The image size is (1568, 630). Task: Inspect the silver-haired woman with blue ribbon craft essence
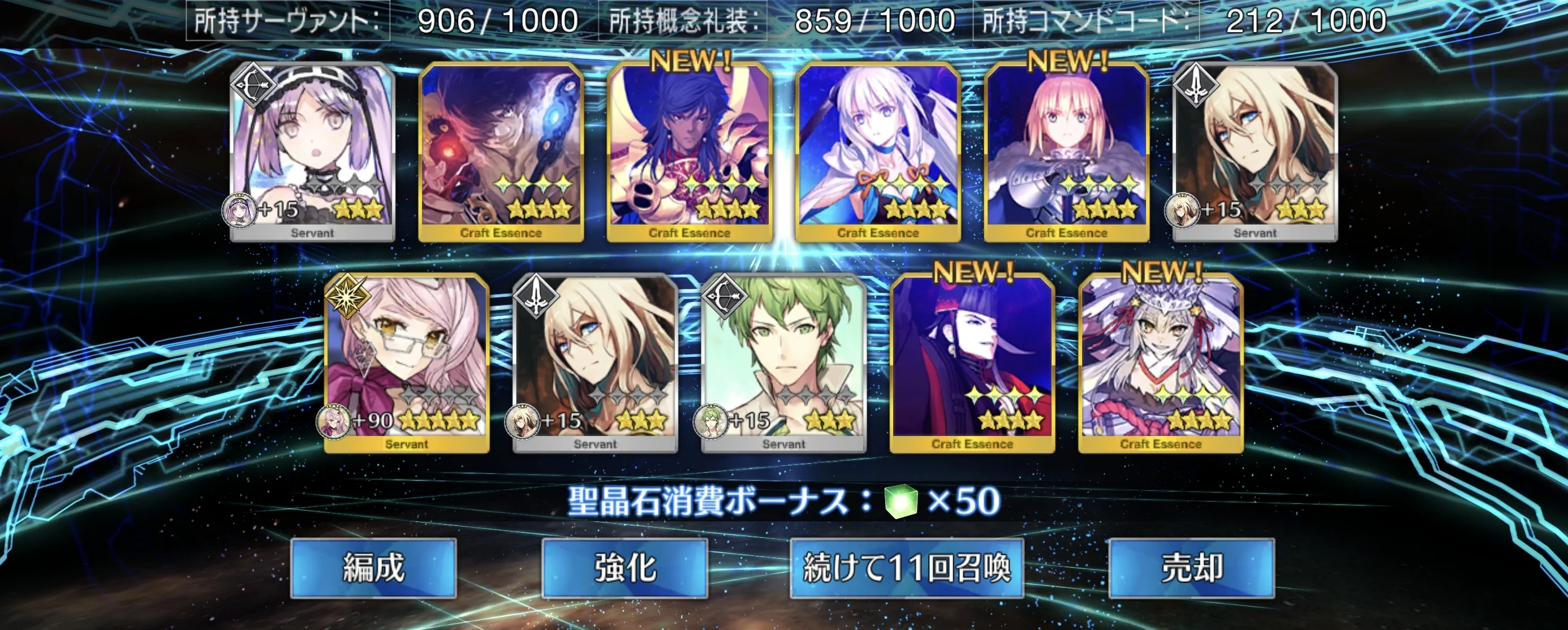pyautogui.click(x=878, y=152)
